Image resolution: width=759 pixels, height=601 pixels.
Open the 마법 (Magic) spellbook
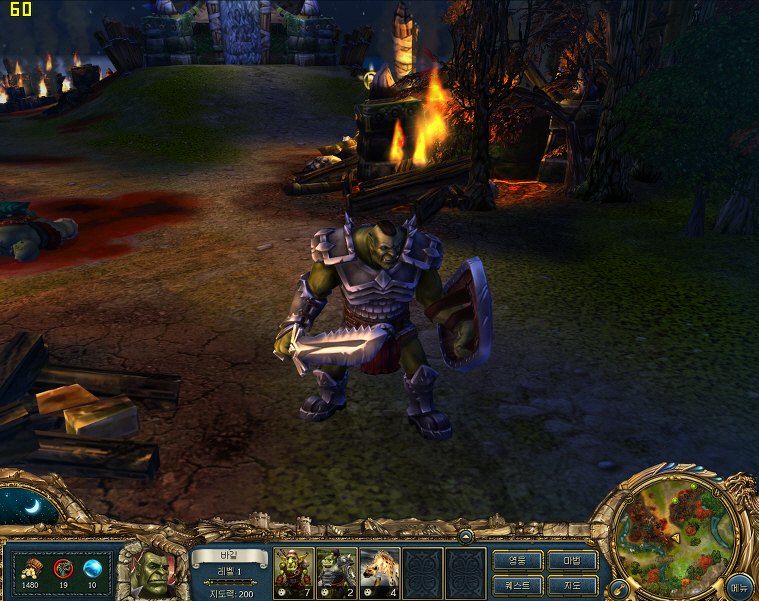point(573,560)
